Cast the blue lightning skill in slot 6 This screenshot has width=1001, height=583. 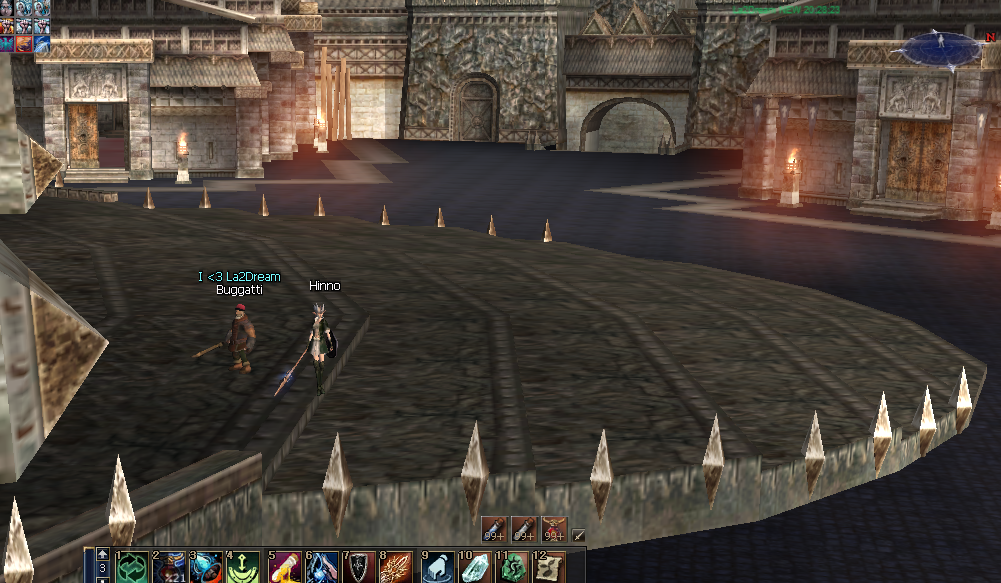(322, 567)
